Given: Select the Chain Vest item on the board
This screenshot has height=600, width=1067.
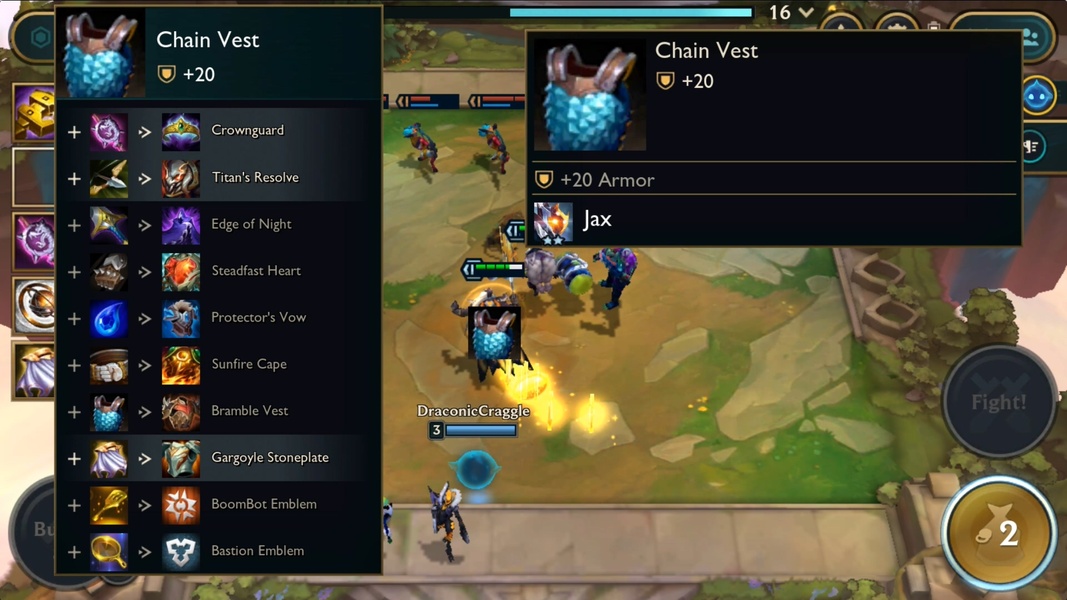Looking at the screenshot, I should coord(494,335).
